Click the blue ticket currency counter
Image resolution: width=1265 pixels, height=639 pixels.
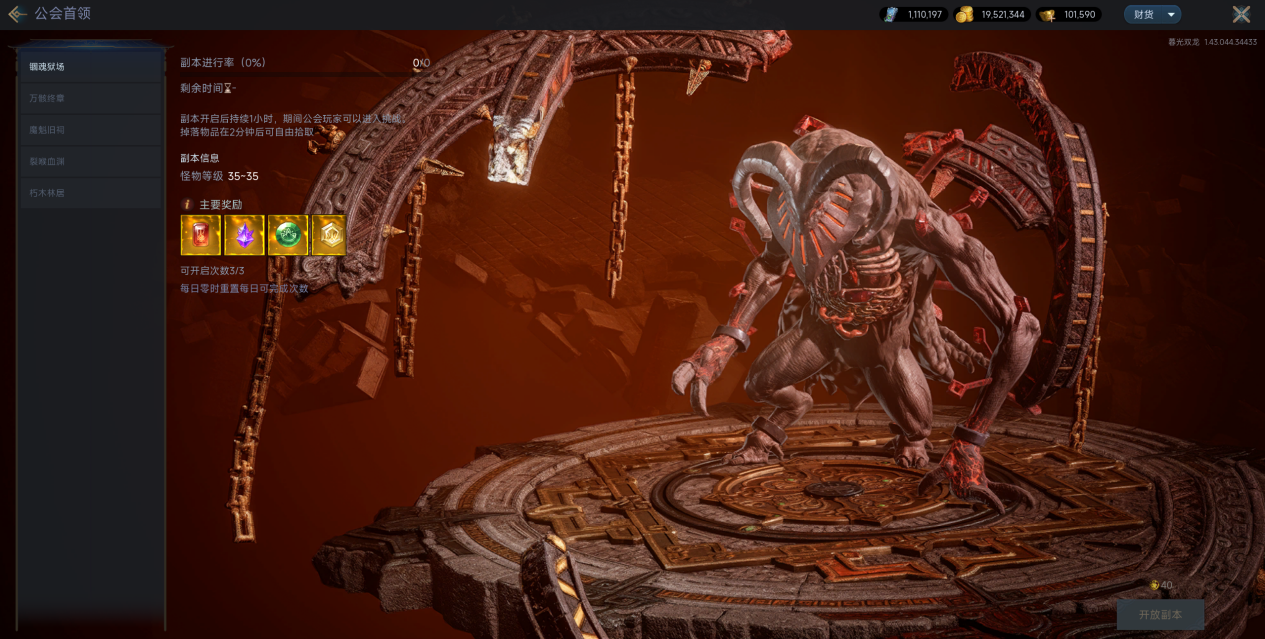pos(914,14)
